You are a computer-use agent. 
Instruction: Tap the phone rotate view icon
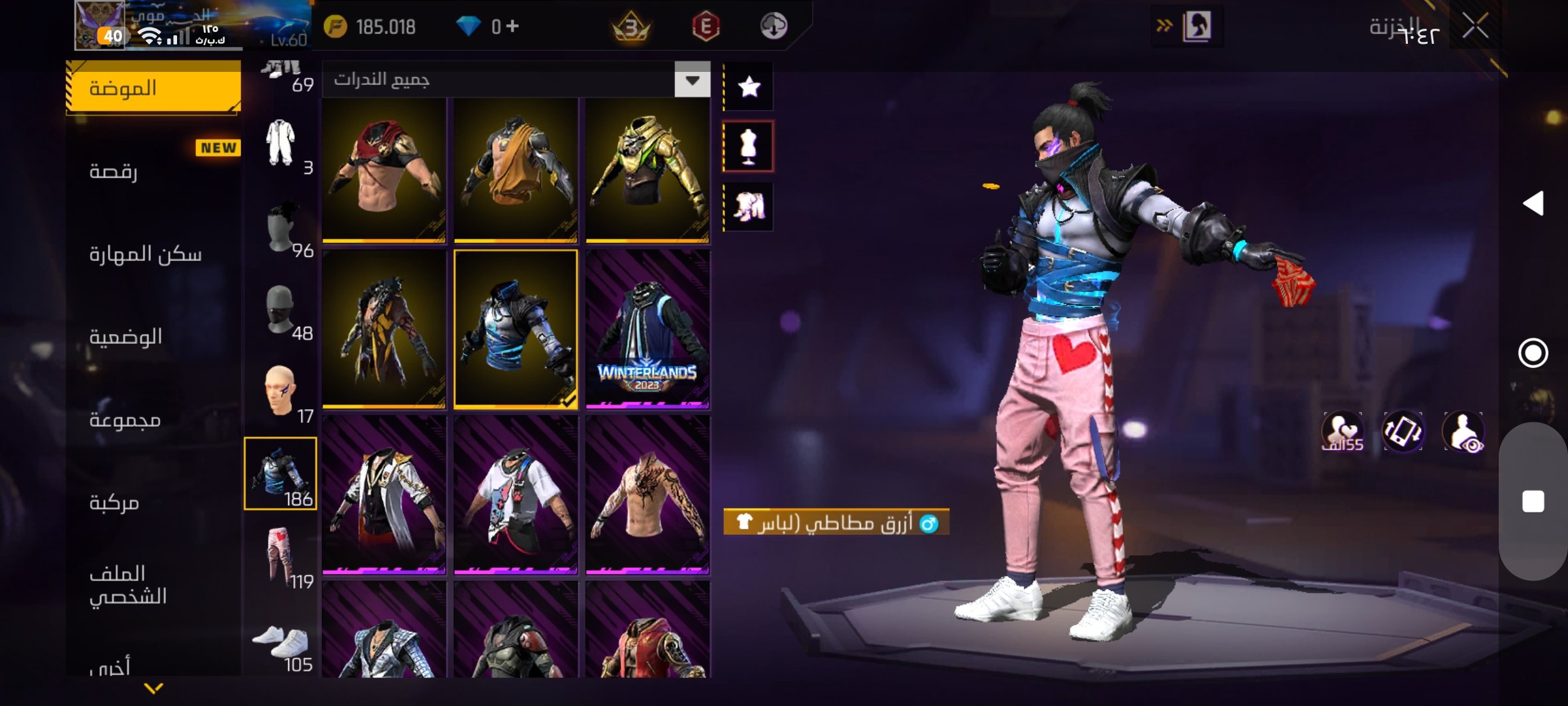1403,431
